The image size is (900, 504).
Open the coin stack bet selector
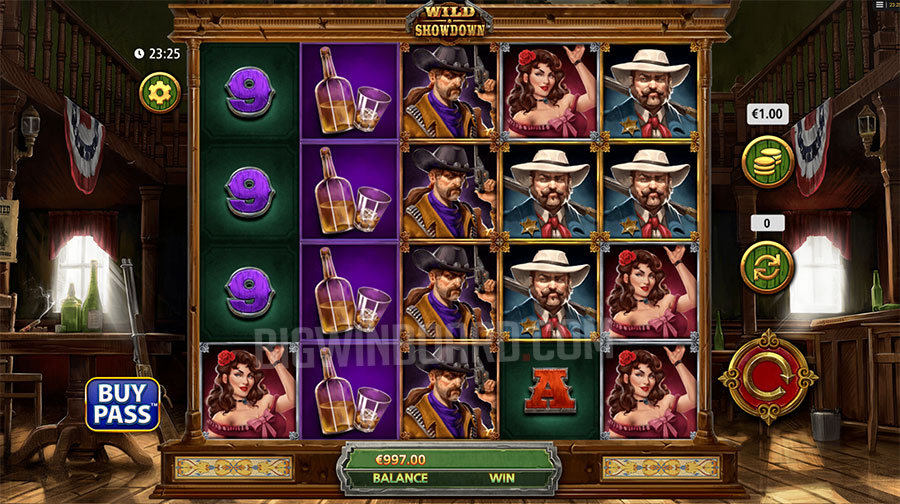point(767,160)
